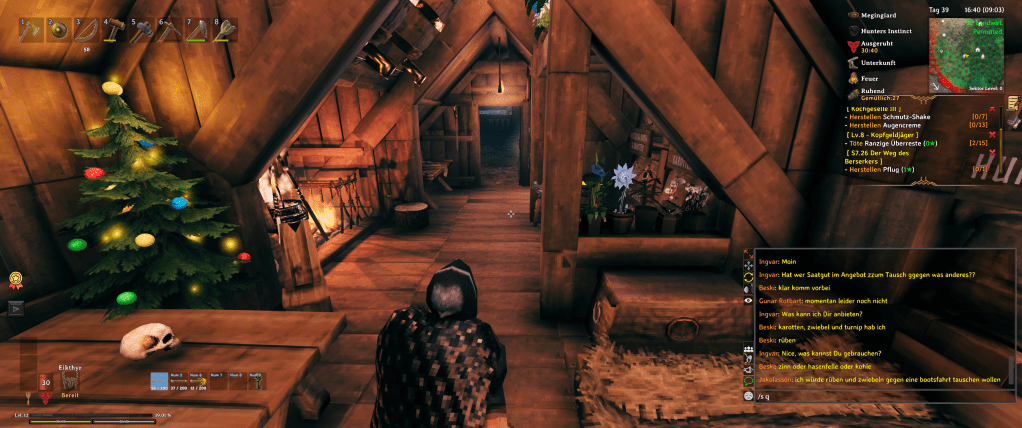
Task: Open the chat emoji picker
Action: click(x=747, y=396)
